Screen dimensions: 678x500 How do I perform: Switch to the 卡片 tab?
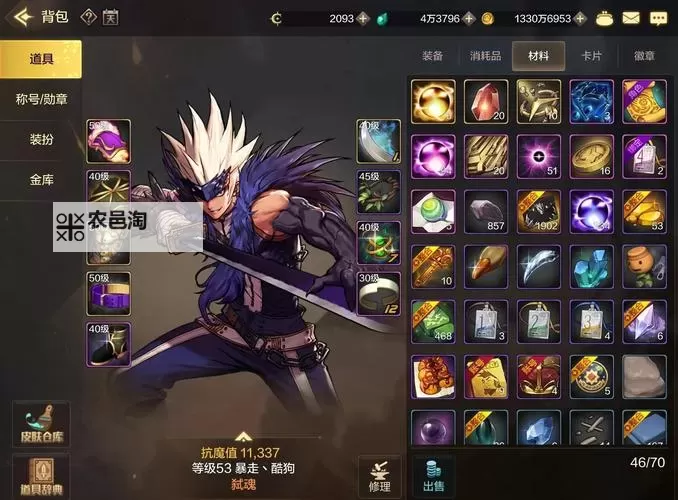click(592, 57)
